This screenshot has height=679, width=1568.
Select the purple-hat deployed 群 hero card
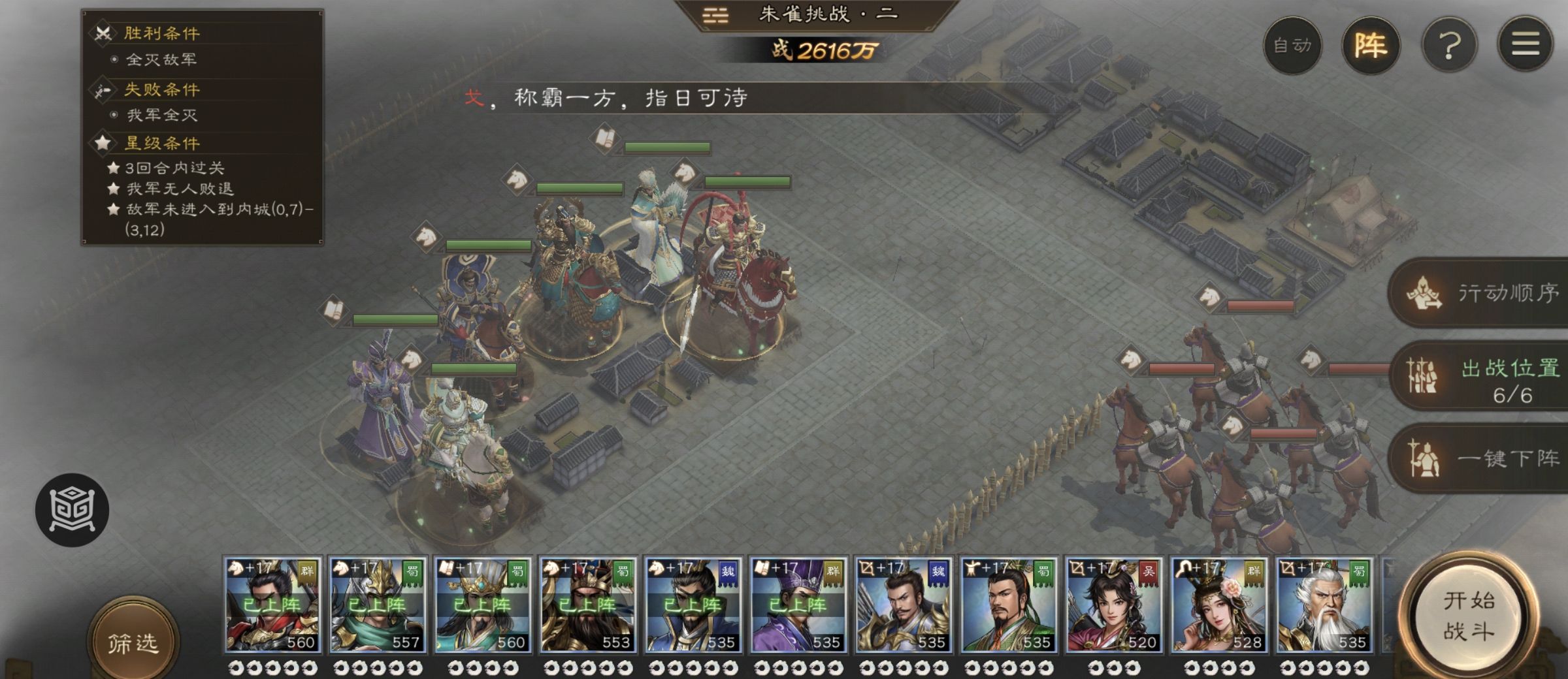[x=798, y=605]
